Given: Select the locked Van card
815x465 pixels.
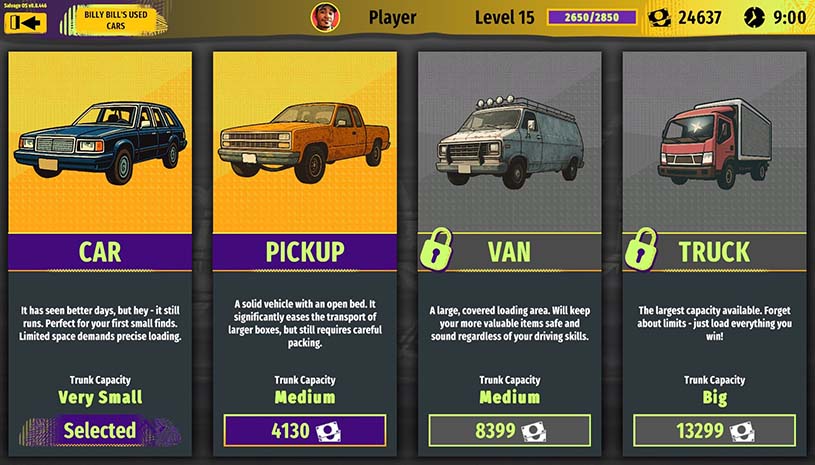Looking at the screenshot, I should [509, 160].
